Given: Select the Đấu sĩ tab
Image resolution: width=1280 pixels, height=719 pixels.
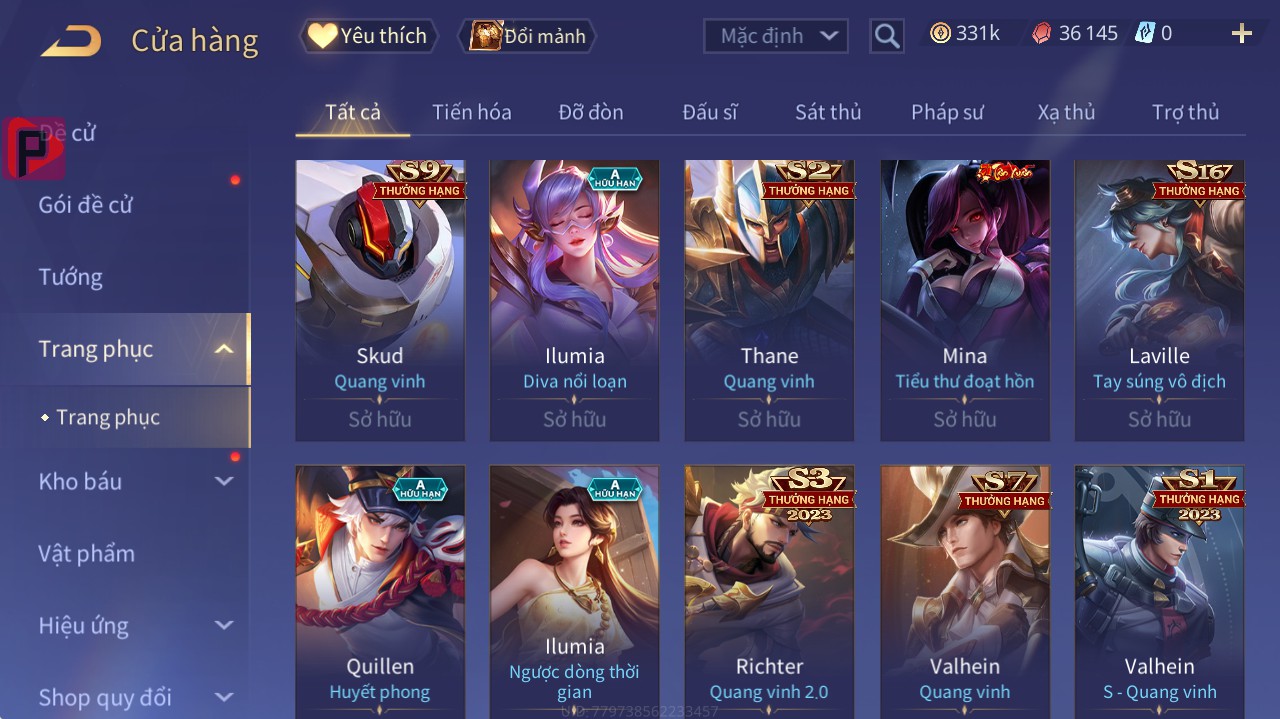Looking at the screenshot, I should 709,112.
